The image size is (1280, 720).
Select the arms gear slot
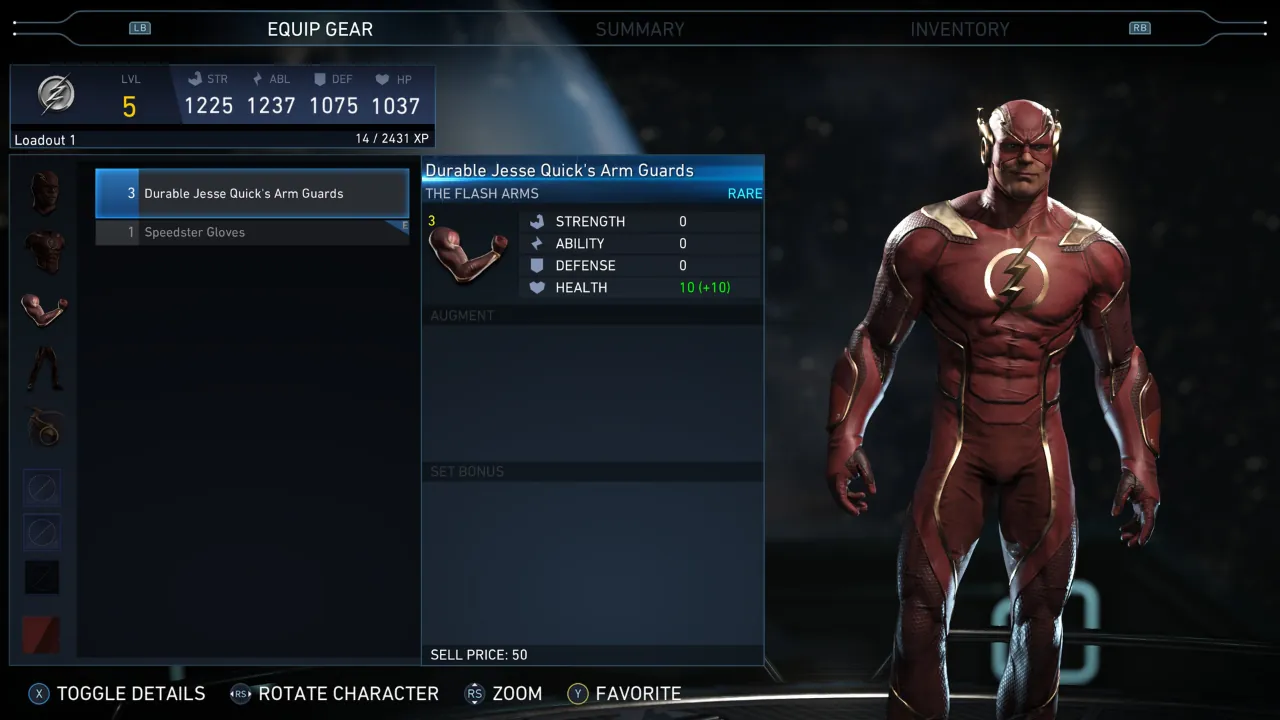coord(42,310)
